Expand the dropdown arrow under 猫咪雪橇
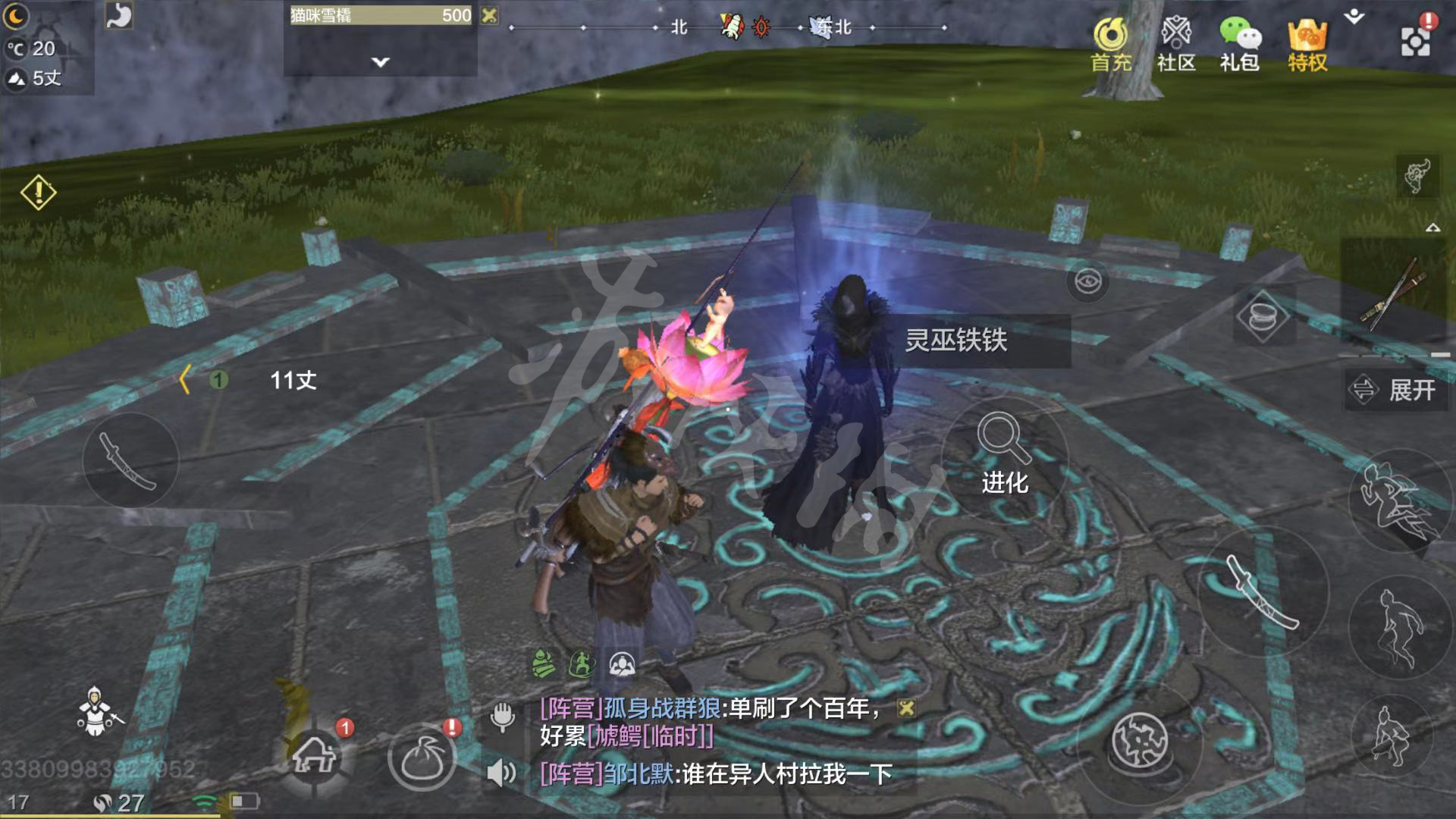 (x=381, y=62)
